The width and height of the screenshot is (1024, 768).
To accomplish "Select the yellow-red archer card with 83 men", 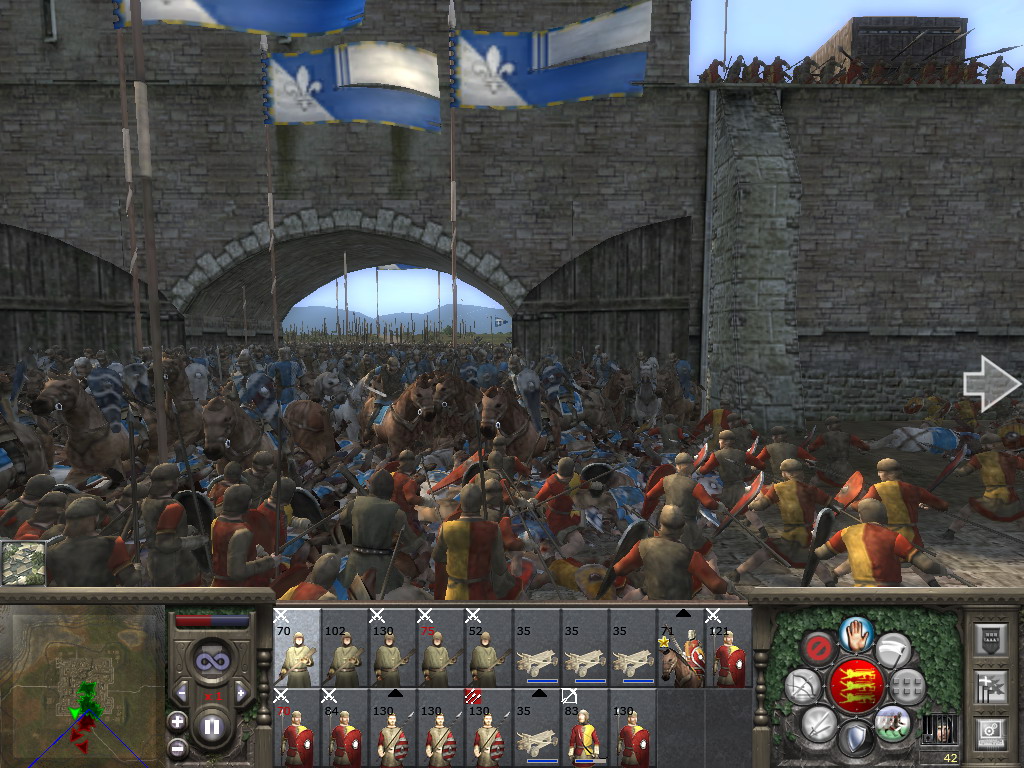I will (585, 727).
